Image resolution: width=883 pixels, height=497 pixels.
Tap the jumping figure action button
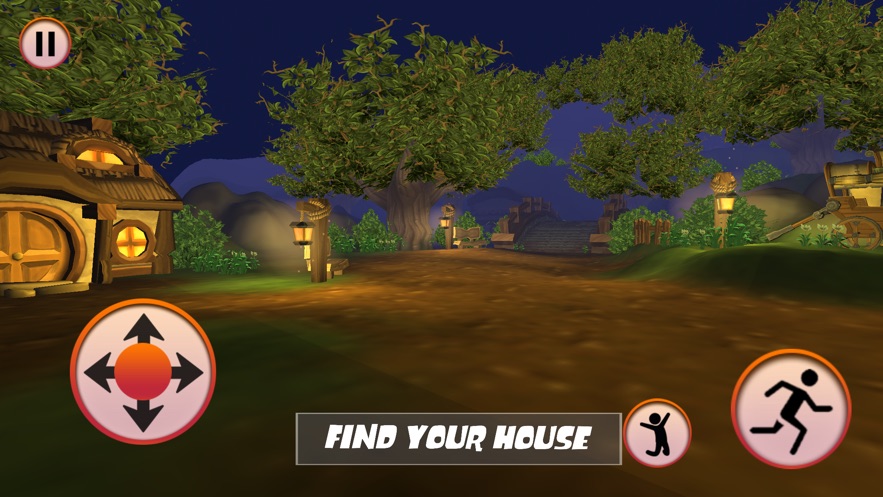pos(657,434)
